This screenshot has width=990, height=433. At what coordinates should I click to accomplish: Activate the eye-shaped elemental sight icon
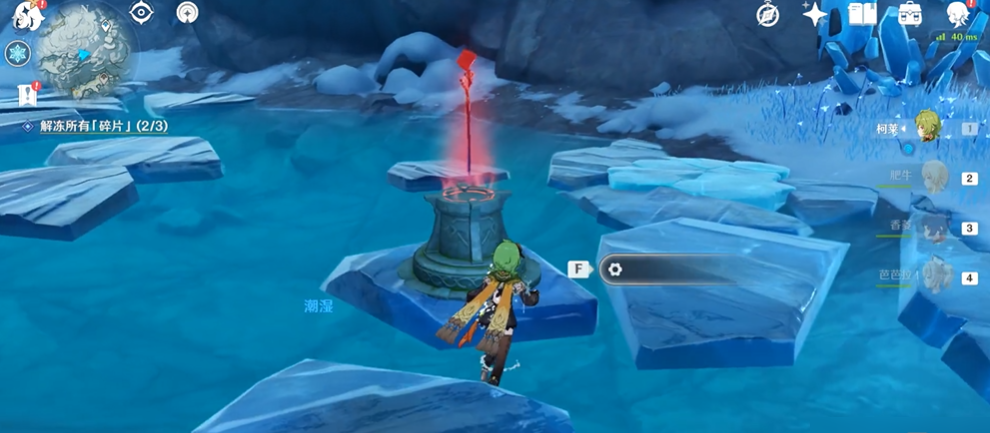141,12
